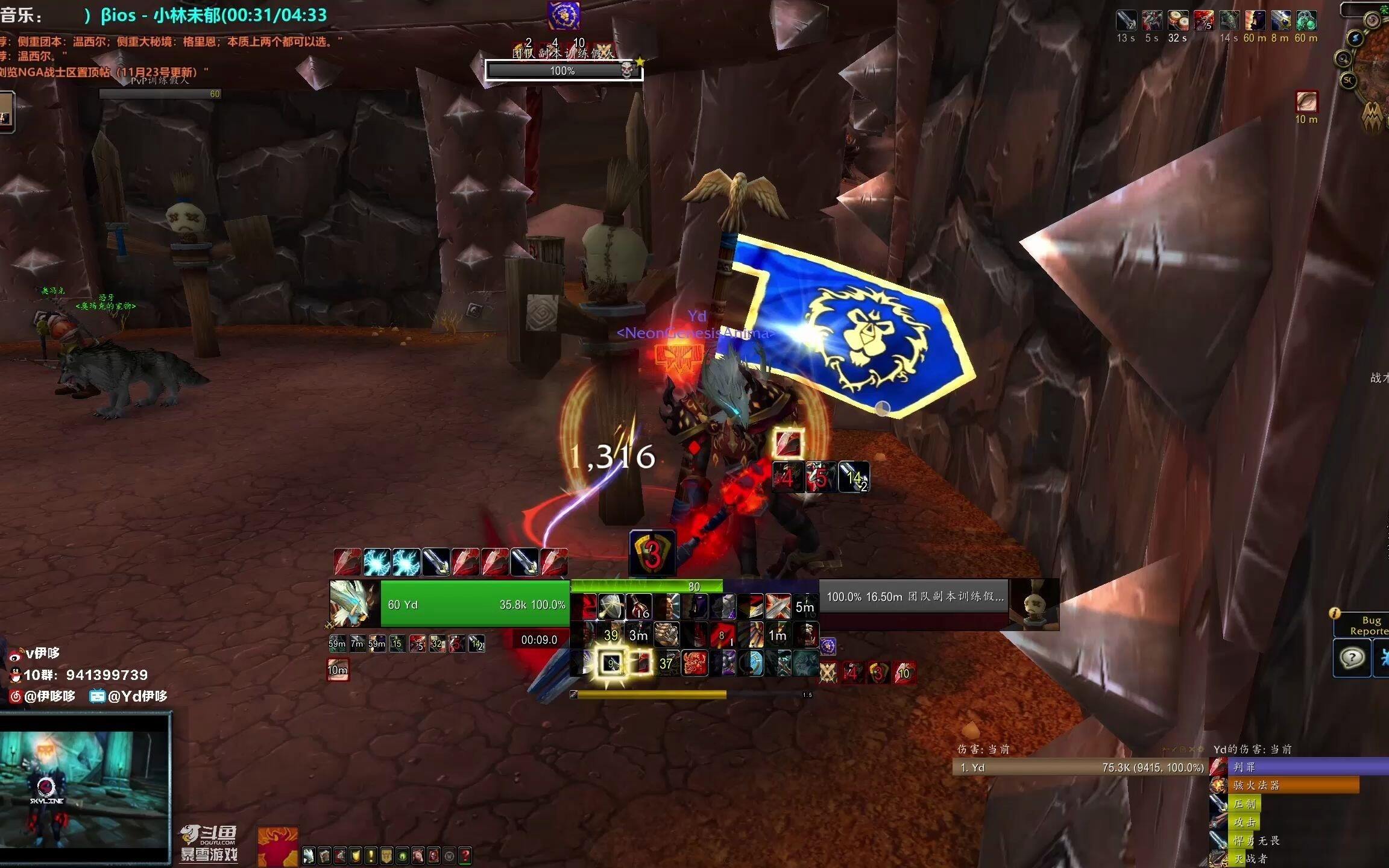Open the mounts collection horse-head button
1389x868 pixels.
pos(418,855)
